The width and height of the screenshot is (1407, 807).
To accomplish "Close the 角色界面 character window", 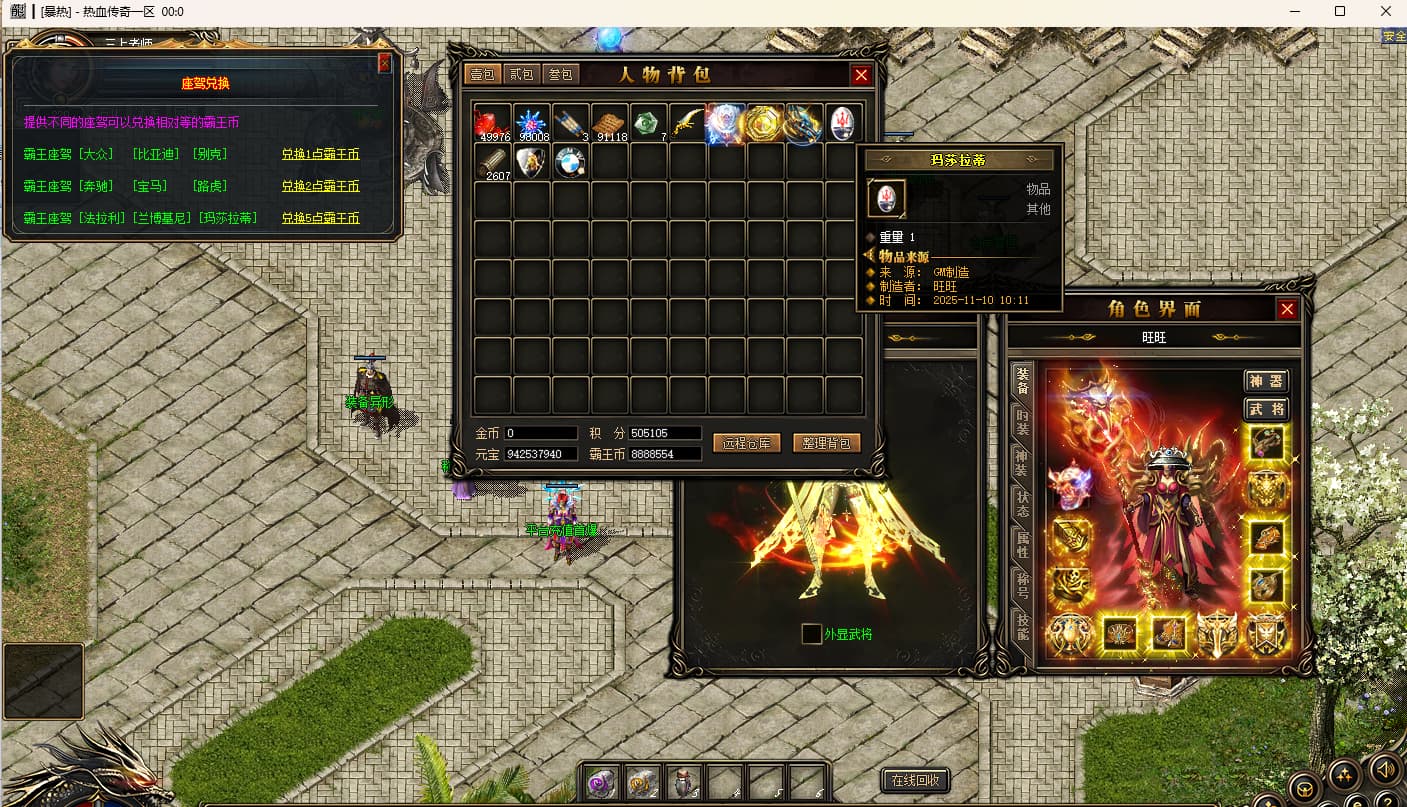I will pyautogui.click(x=1287, y=309).
